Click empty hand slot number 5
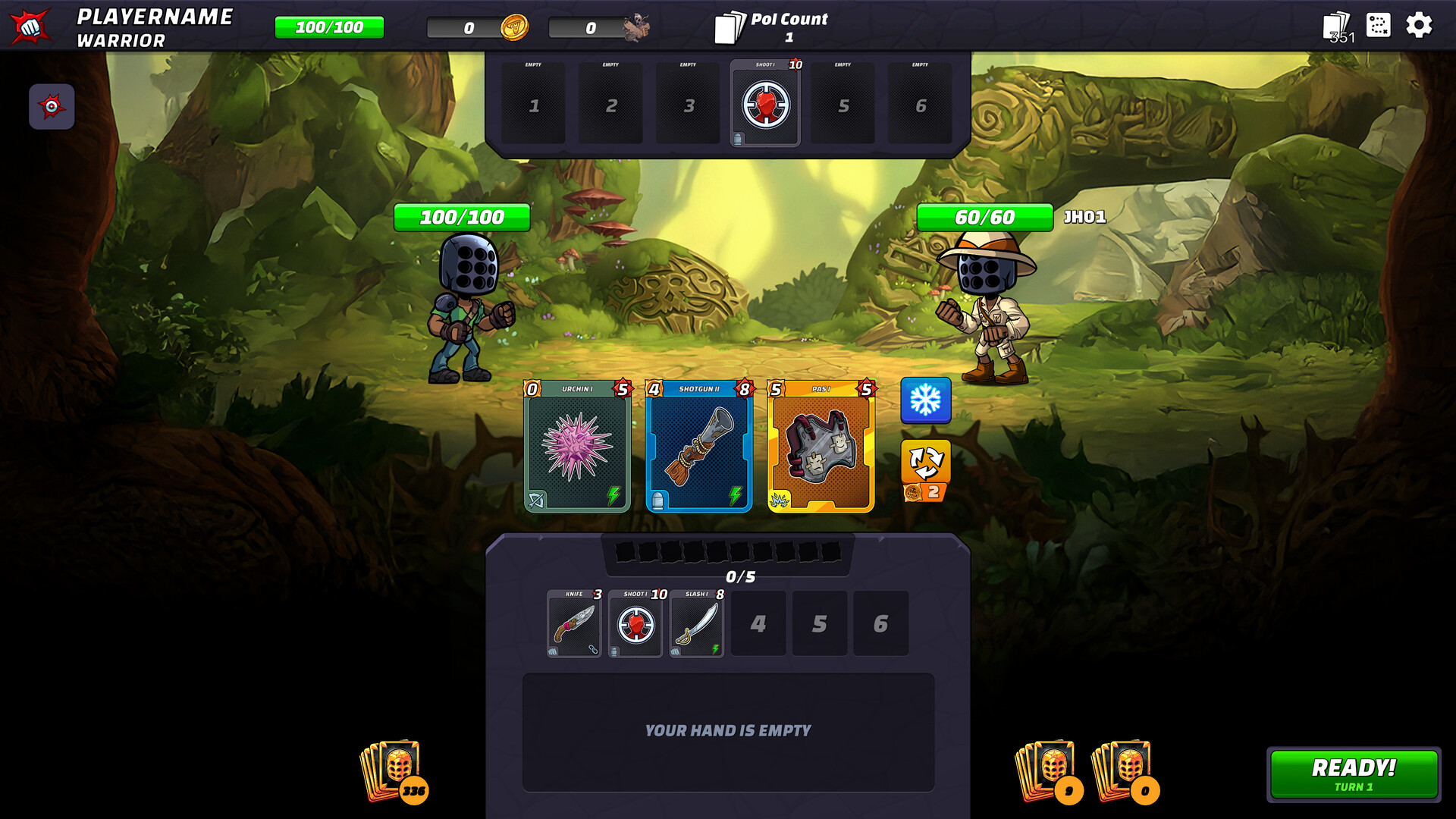Screen dimensions: 1456x819 (820, 623)
